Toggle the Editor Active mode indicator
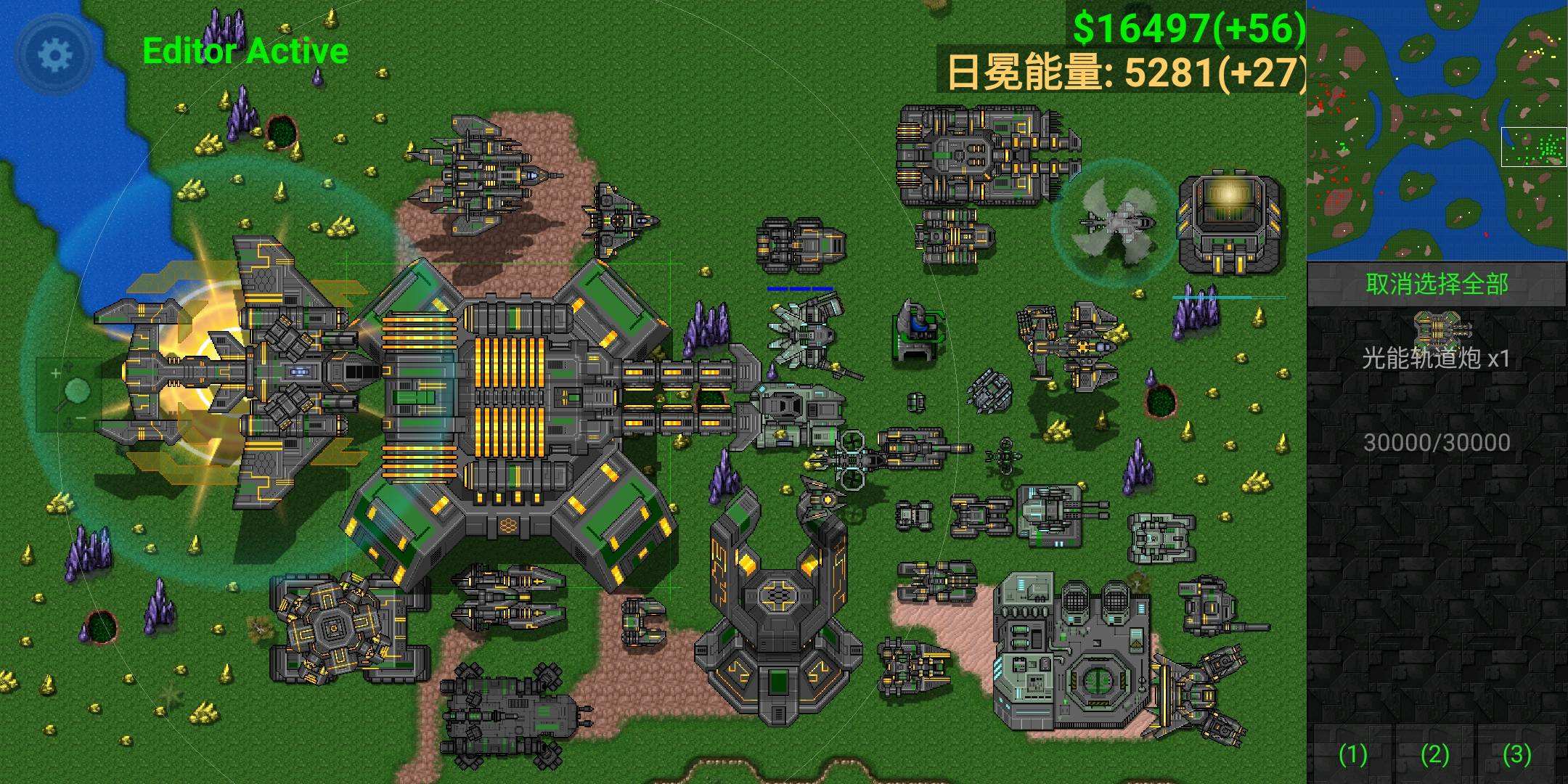Viewport: 1568px width, 784px height. pos(245,51)
